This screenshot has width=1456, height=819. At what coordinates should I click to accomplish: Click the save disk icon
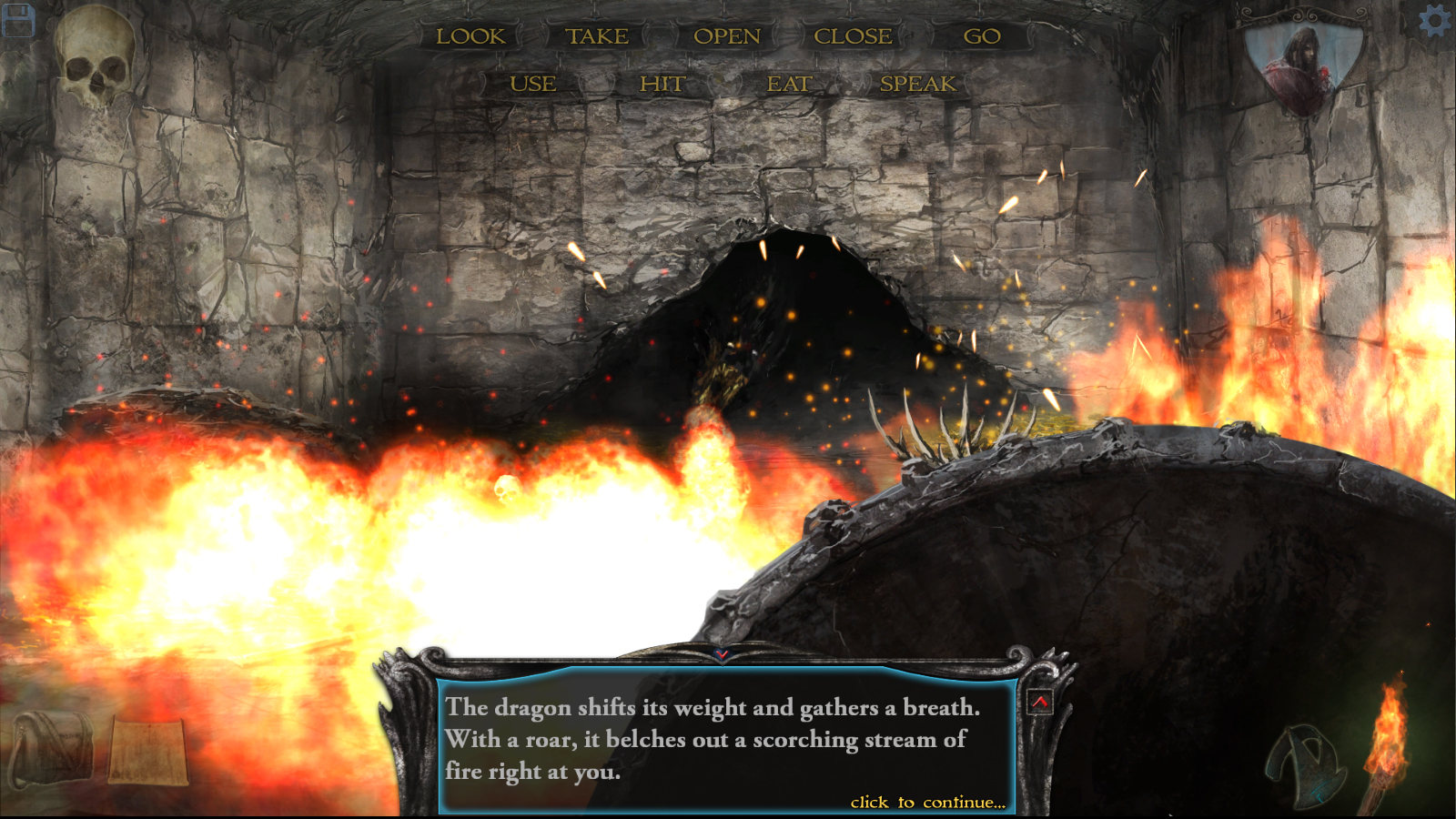tap(20, 22)
